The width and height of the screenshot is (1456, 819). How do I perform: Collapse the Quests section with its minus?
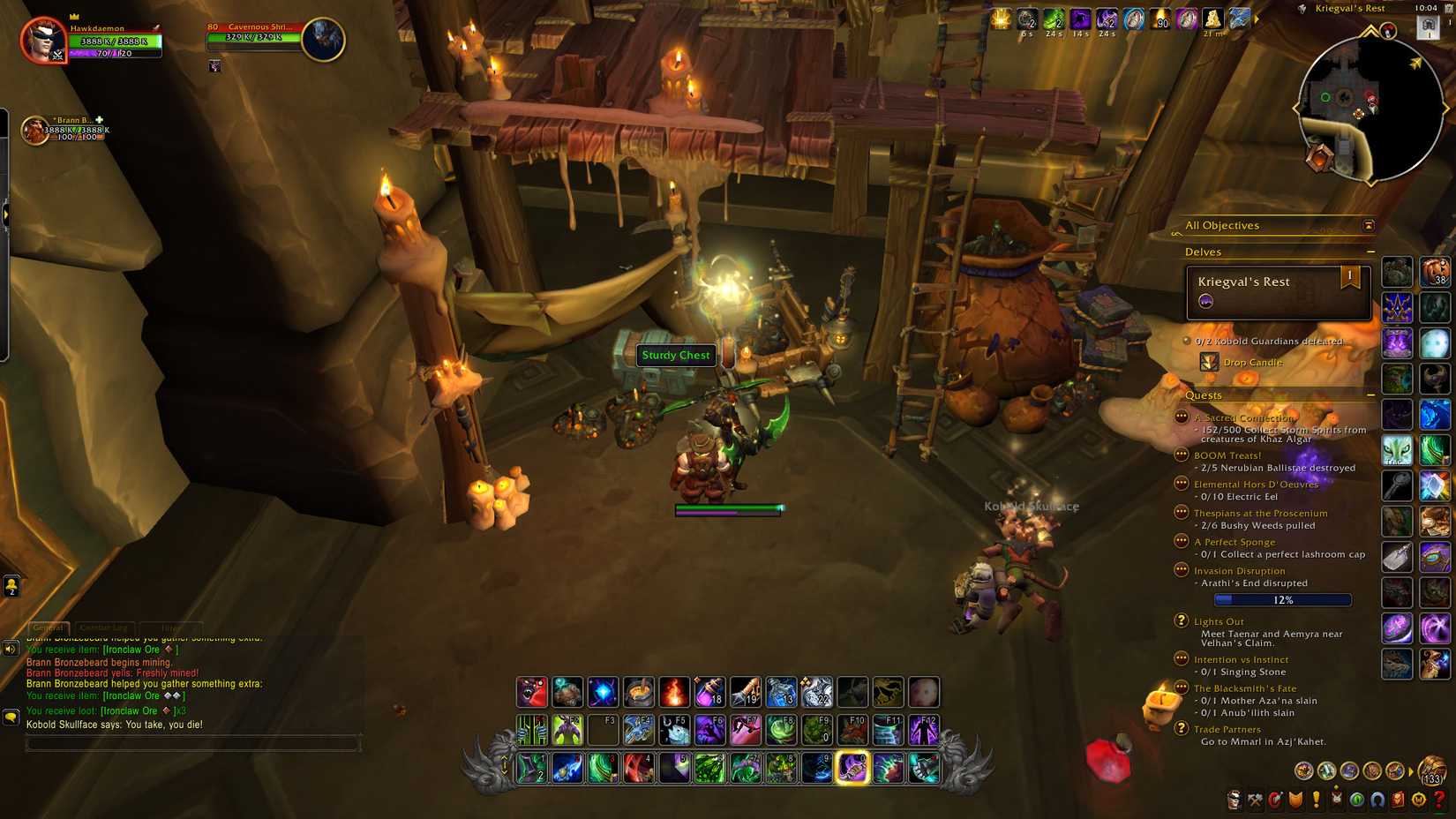(x=1372, y=394)
